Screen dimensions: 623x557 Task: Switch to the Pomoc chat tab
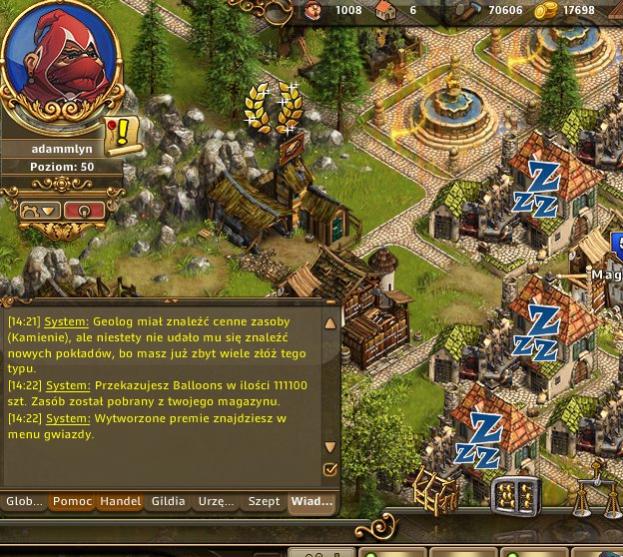point(72,501)
